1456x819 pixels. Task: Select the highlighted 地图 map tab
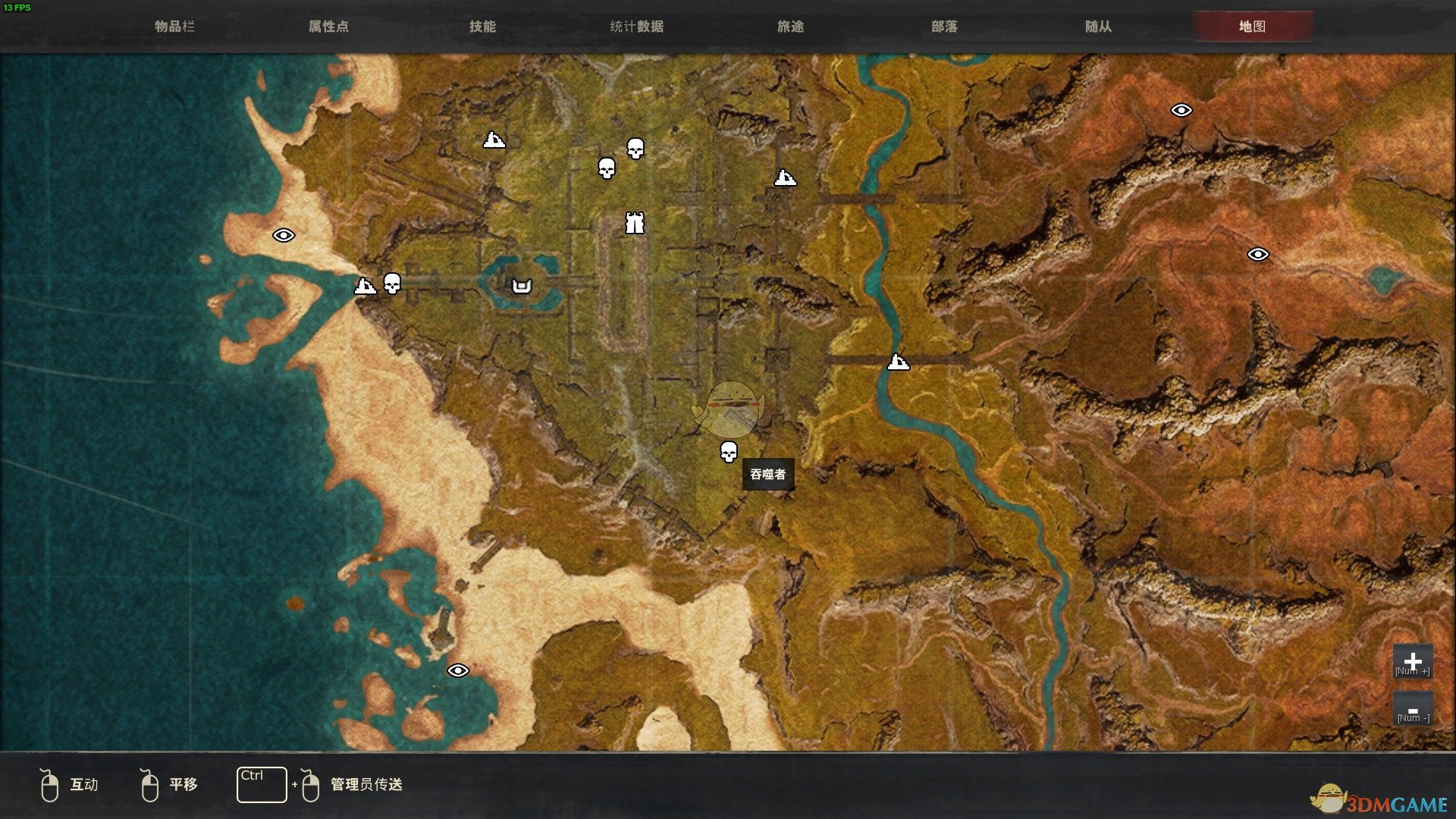click(1252, 27)
